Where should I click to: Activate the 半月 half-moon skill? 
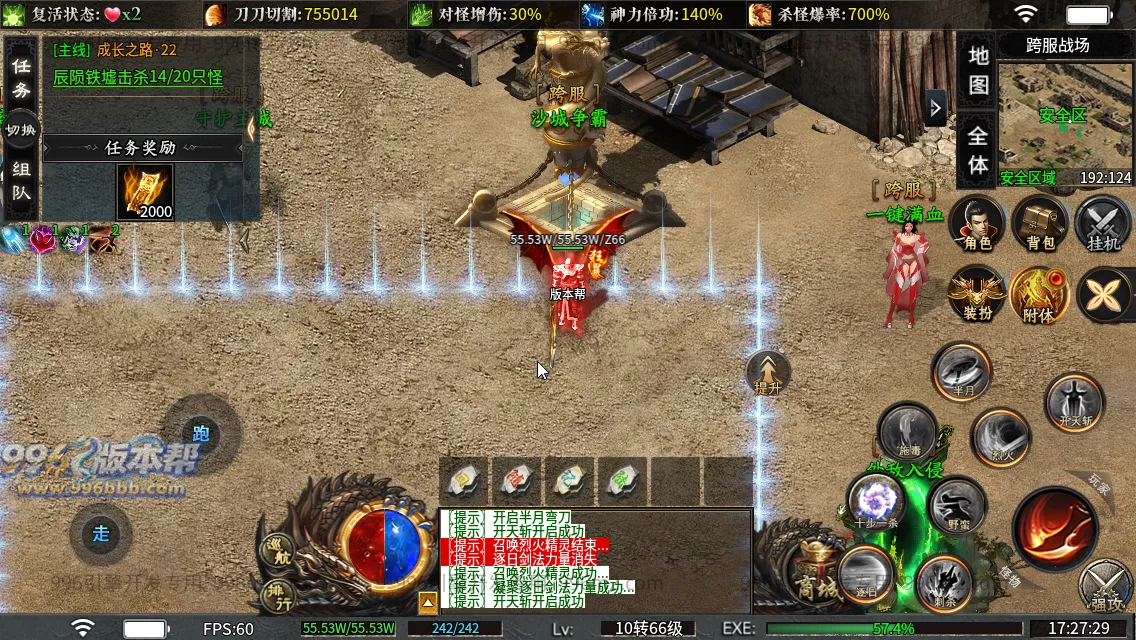coord(962,371)
